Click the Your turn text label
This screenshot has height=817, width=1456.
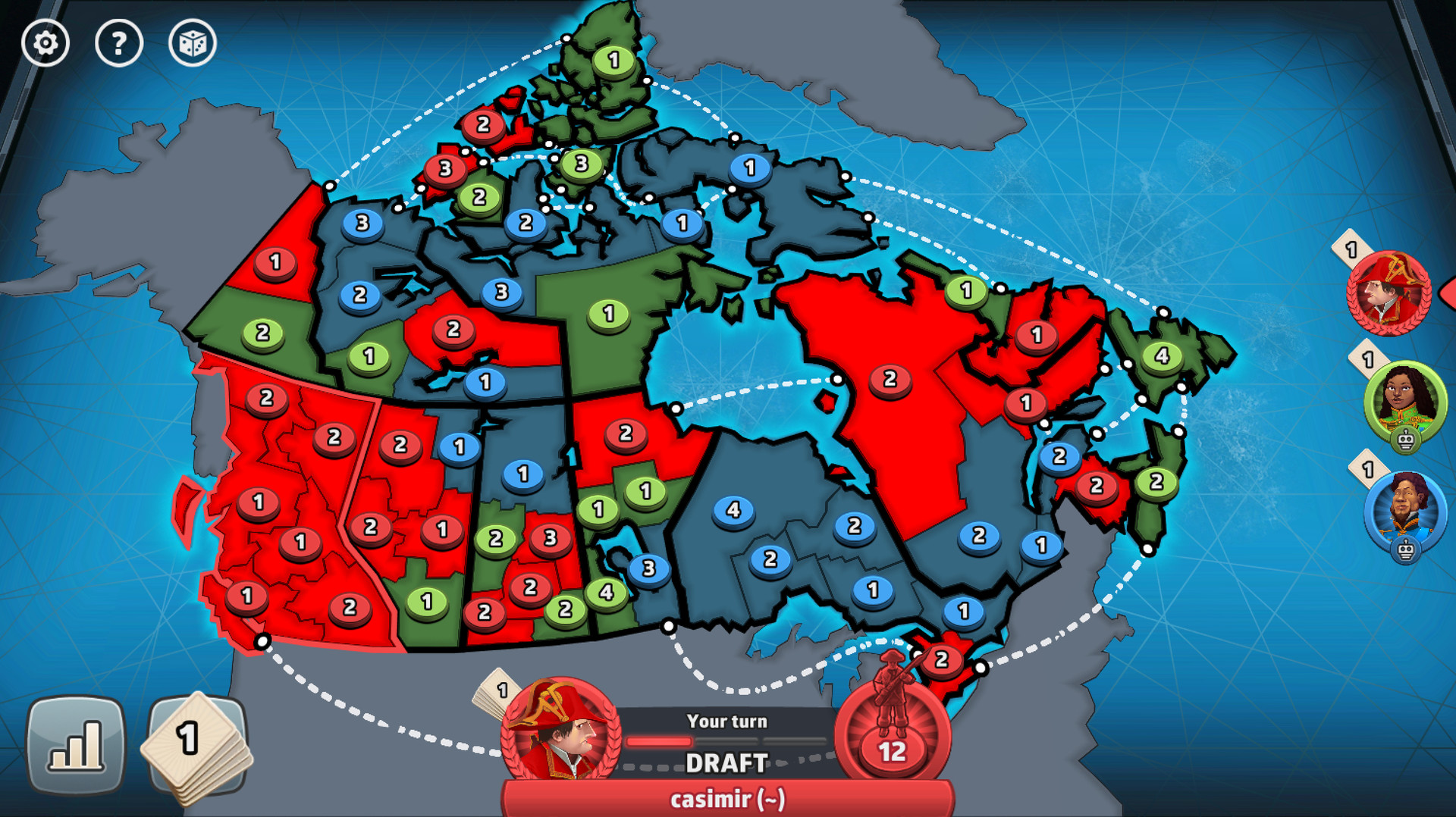coord(725,722)
